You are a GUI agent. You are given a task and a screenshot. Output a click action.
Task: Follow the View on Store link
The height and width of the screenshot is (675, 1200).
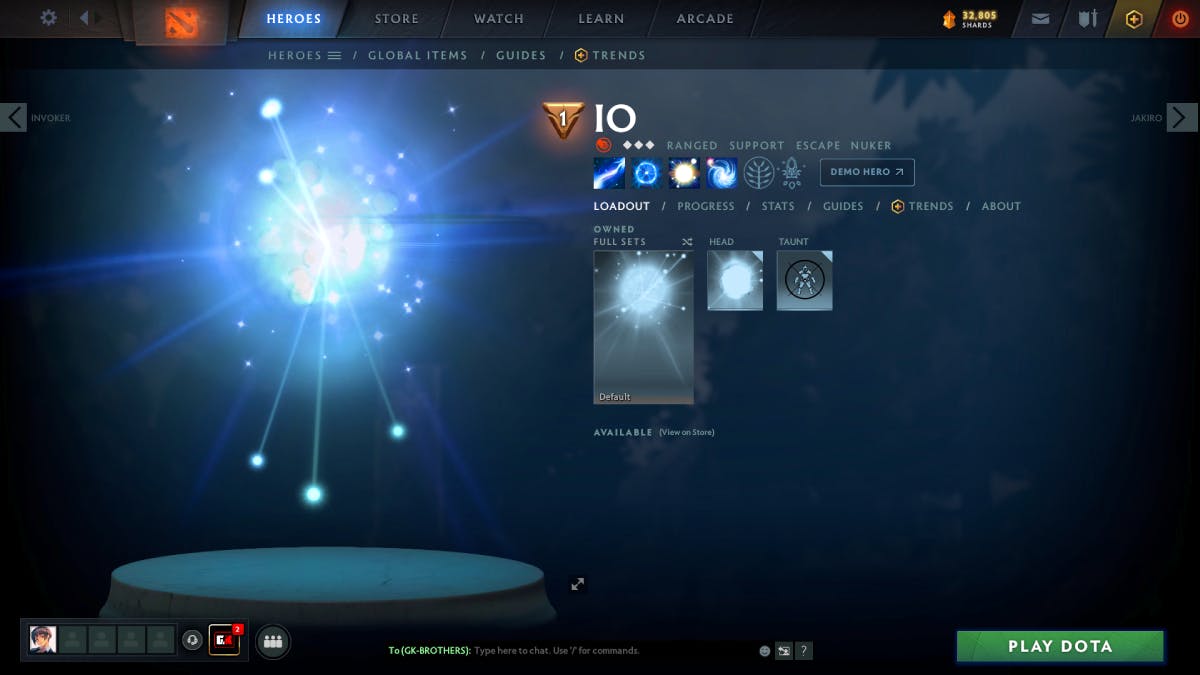687,432
